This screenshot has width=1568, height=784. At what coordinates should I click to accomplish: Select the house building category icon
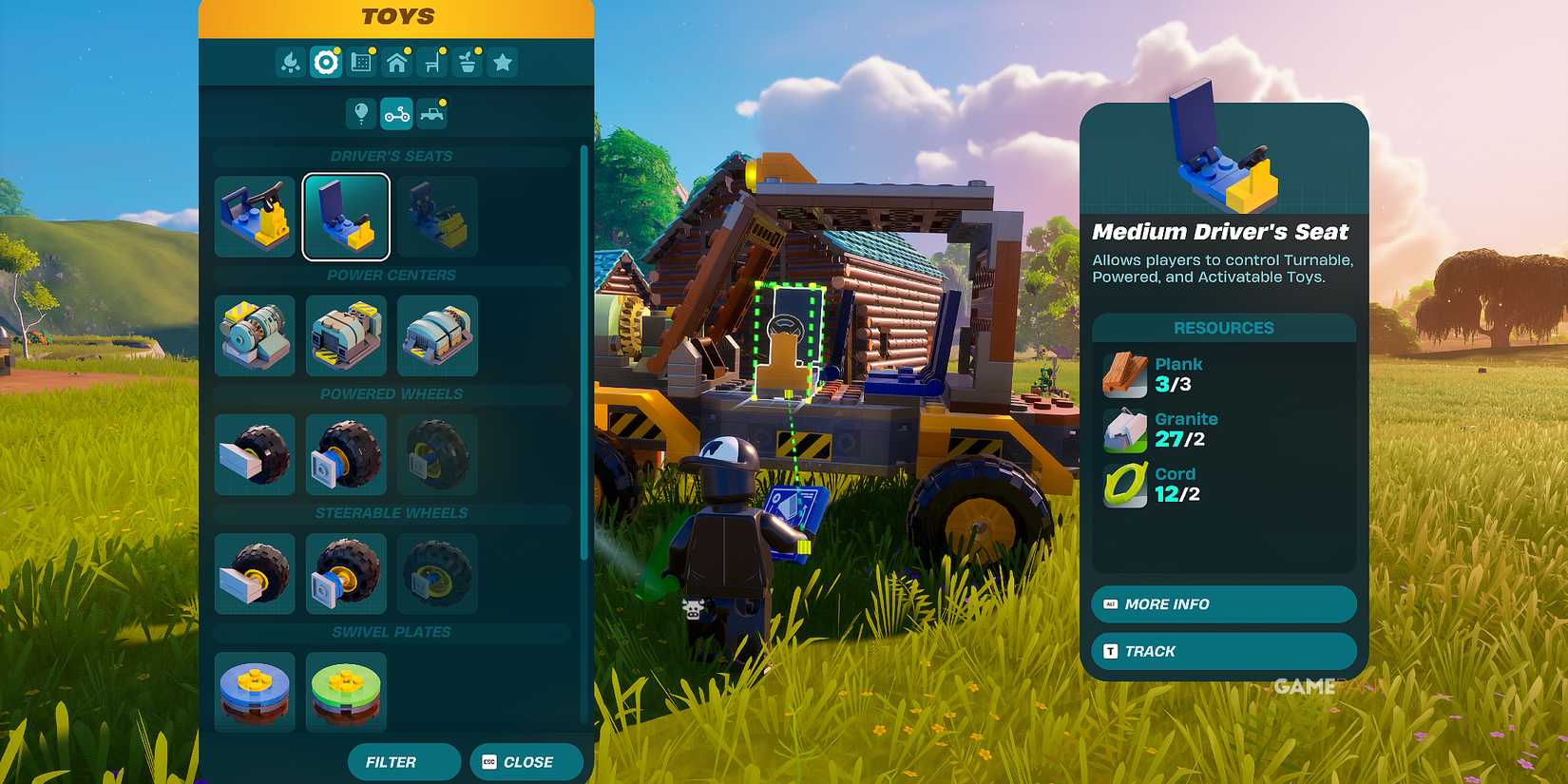click(x=396, y=62)
